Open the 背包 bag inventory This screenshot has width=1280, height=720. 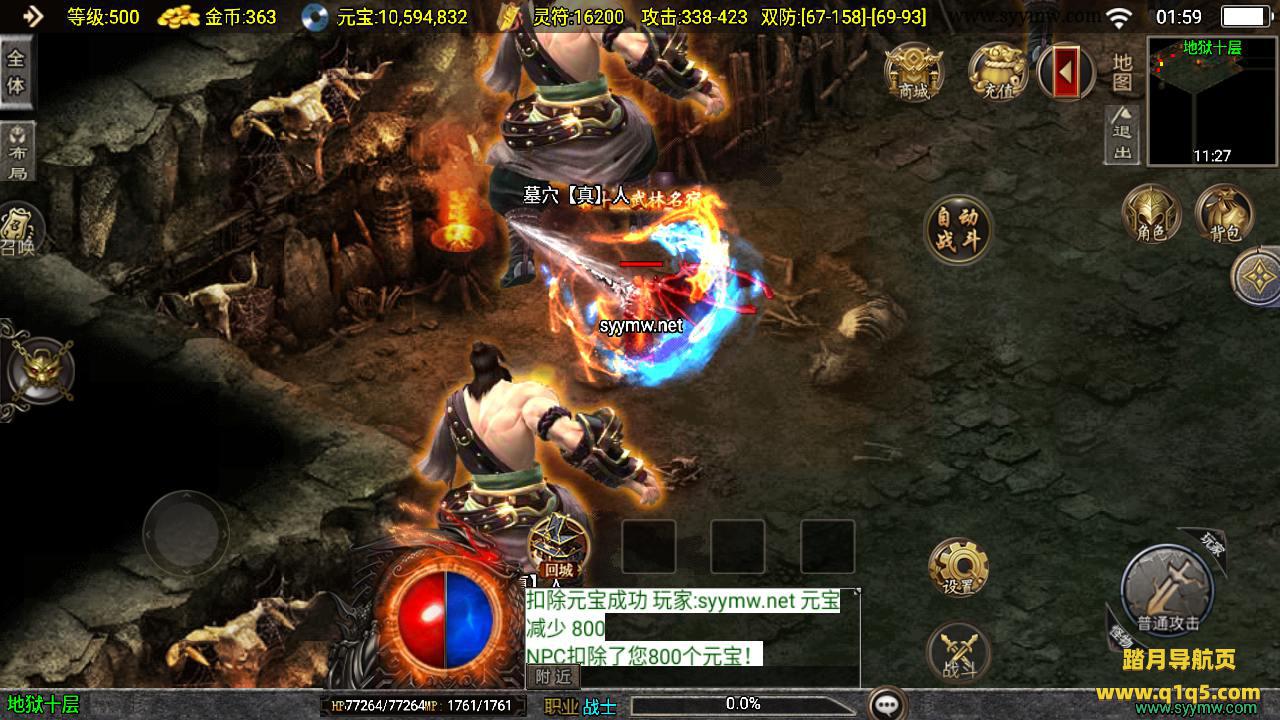[x=1224, y=214]
